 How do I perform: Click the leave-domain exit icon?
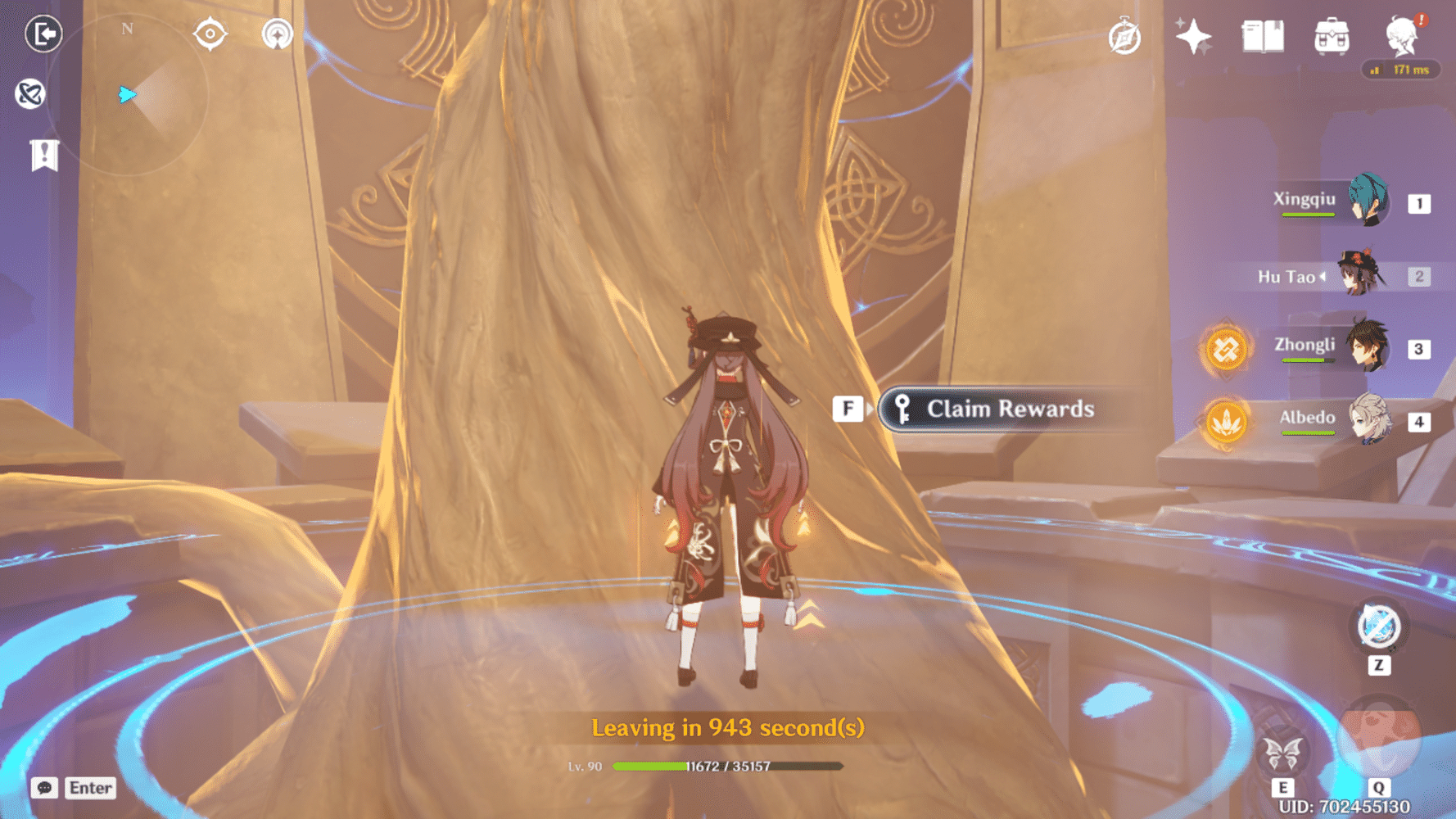(43, 34)
